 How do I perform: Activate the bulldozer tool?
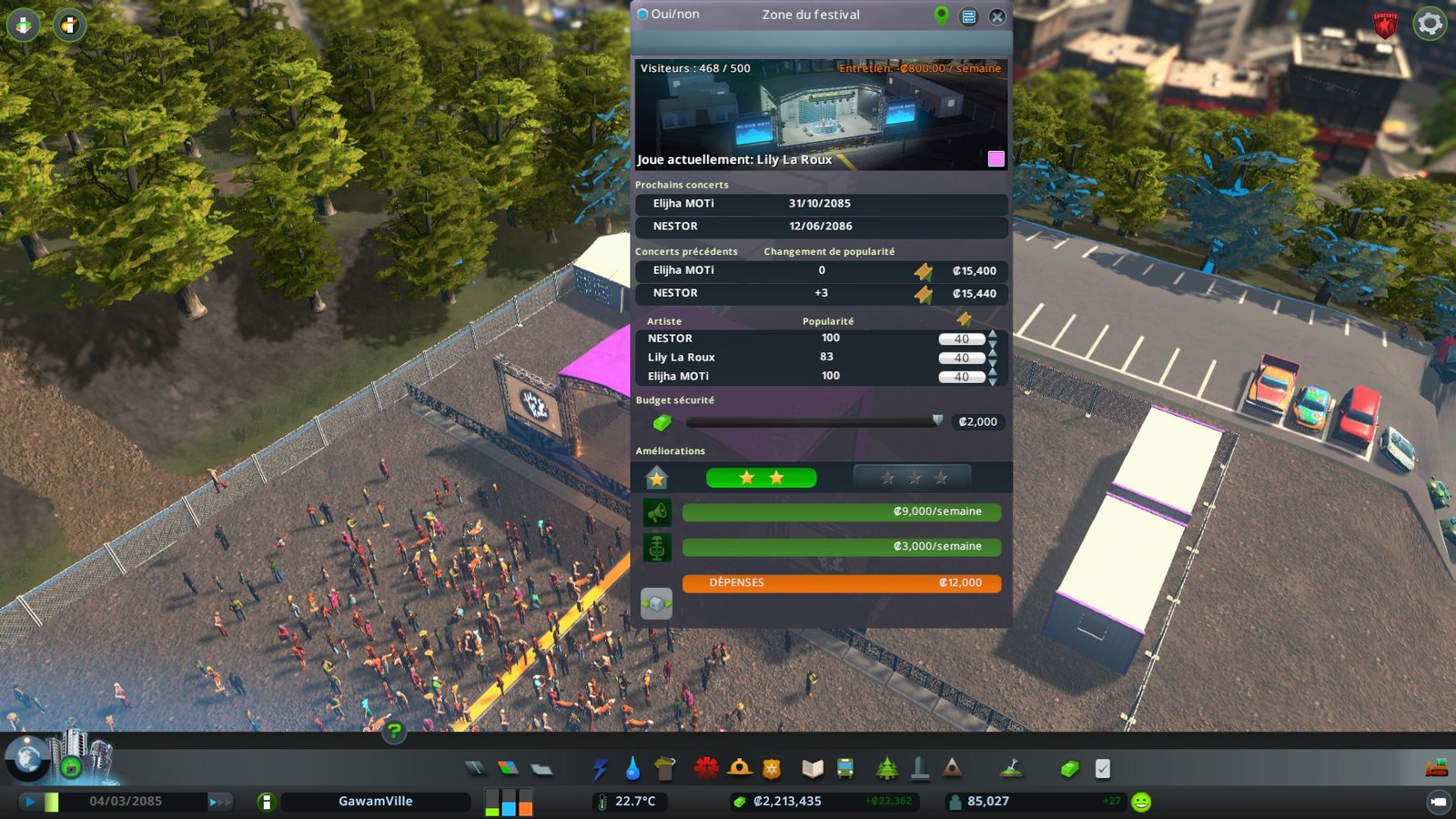point(1437,768)
